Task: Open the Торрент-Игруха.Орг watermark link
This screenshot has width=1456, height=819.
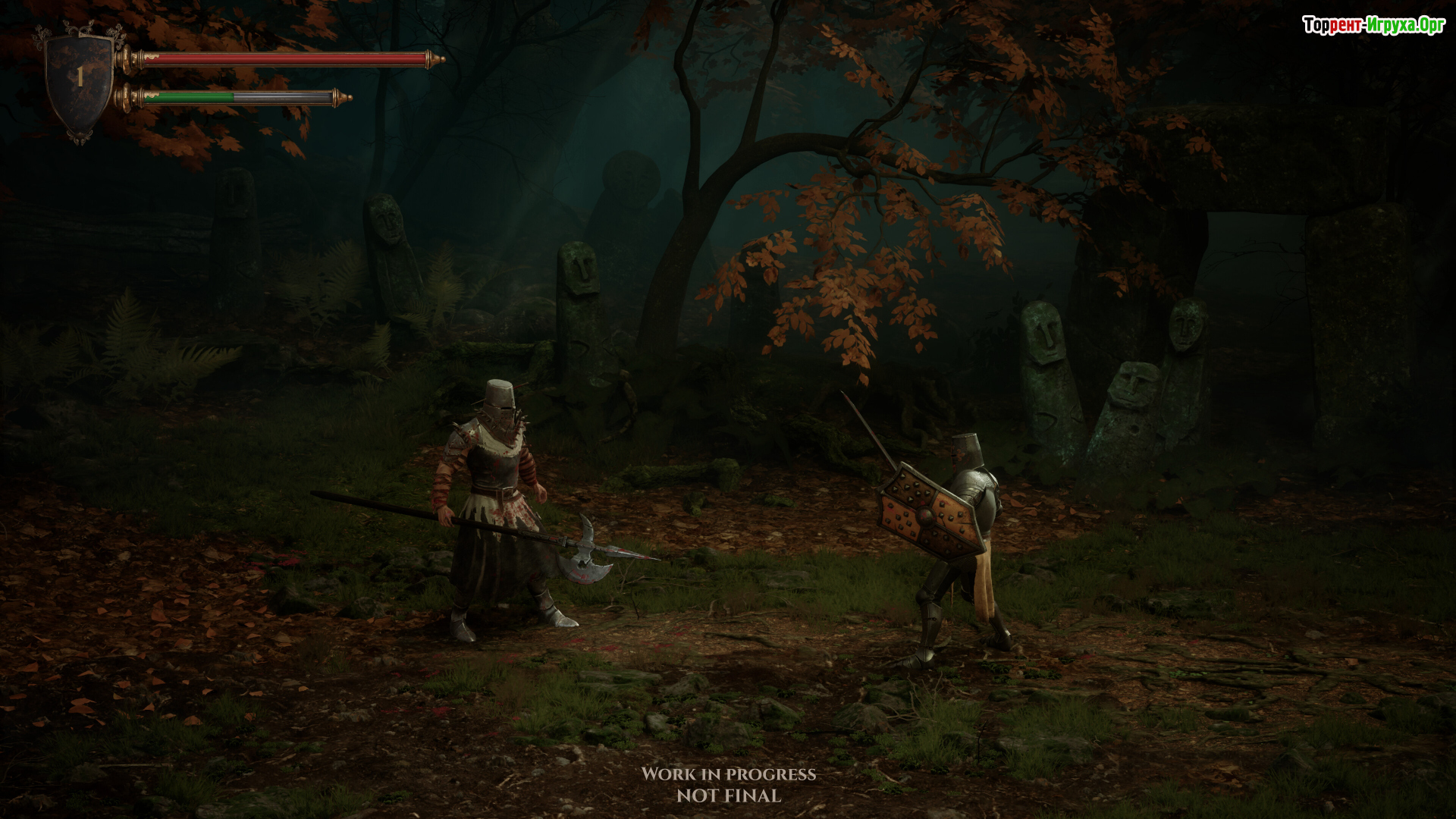Action: coord(1373,26)
